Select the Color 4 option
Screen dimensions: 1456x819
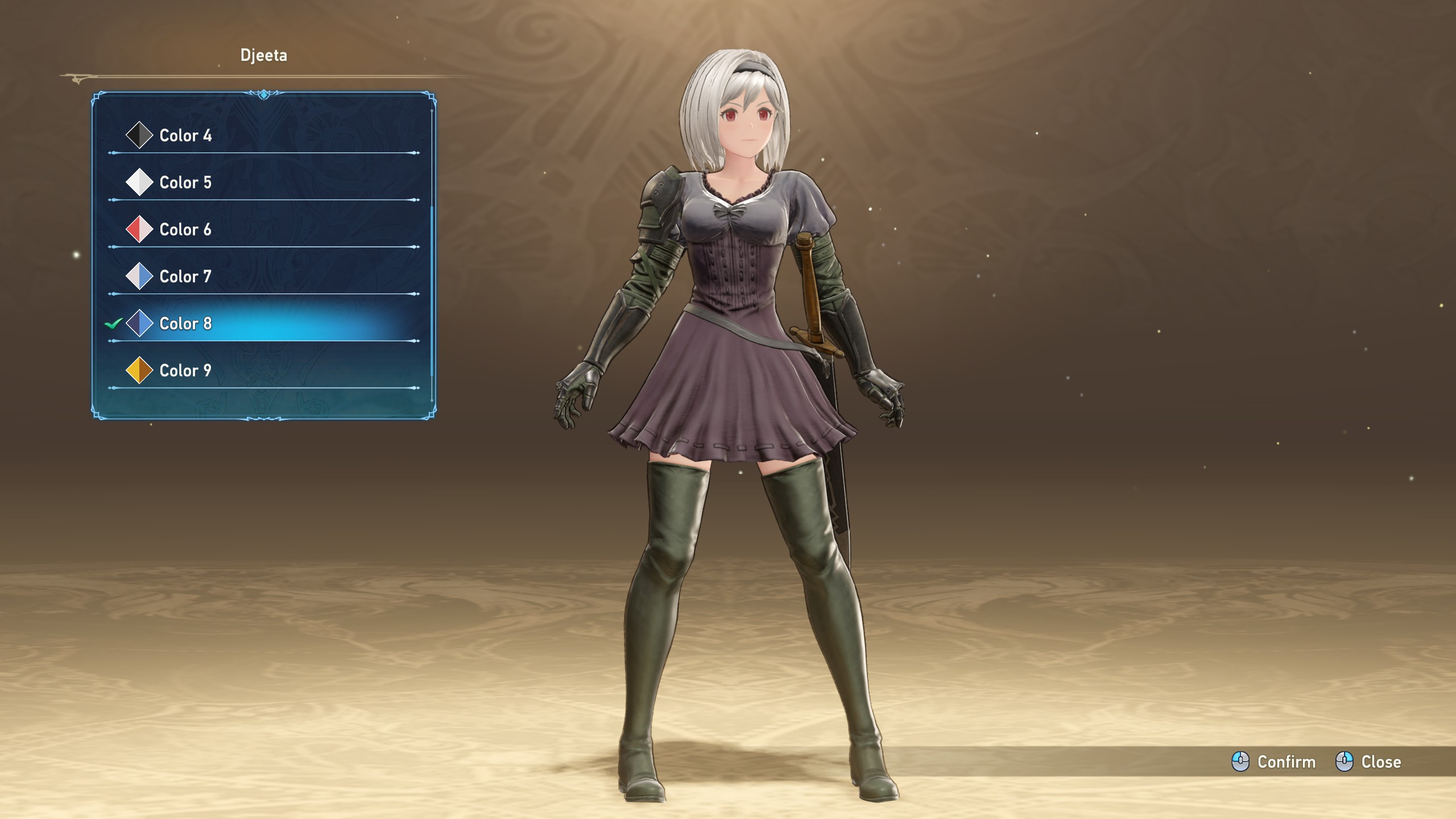[x=185, y=135]
